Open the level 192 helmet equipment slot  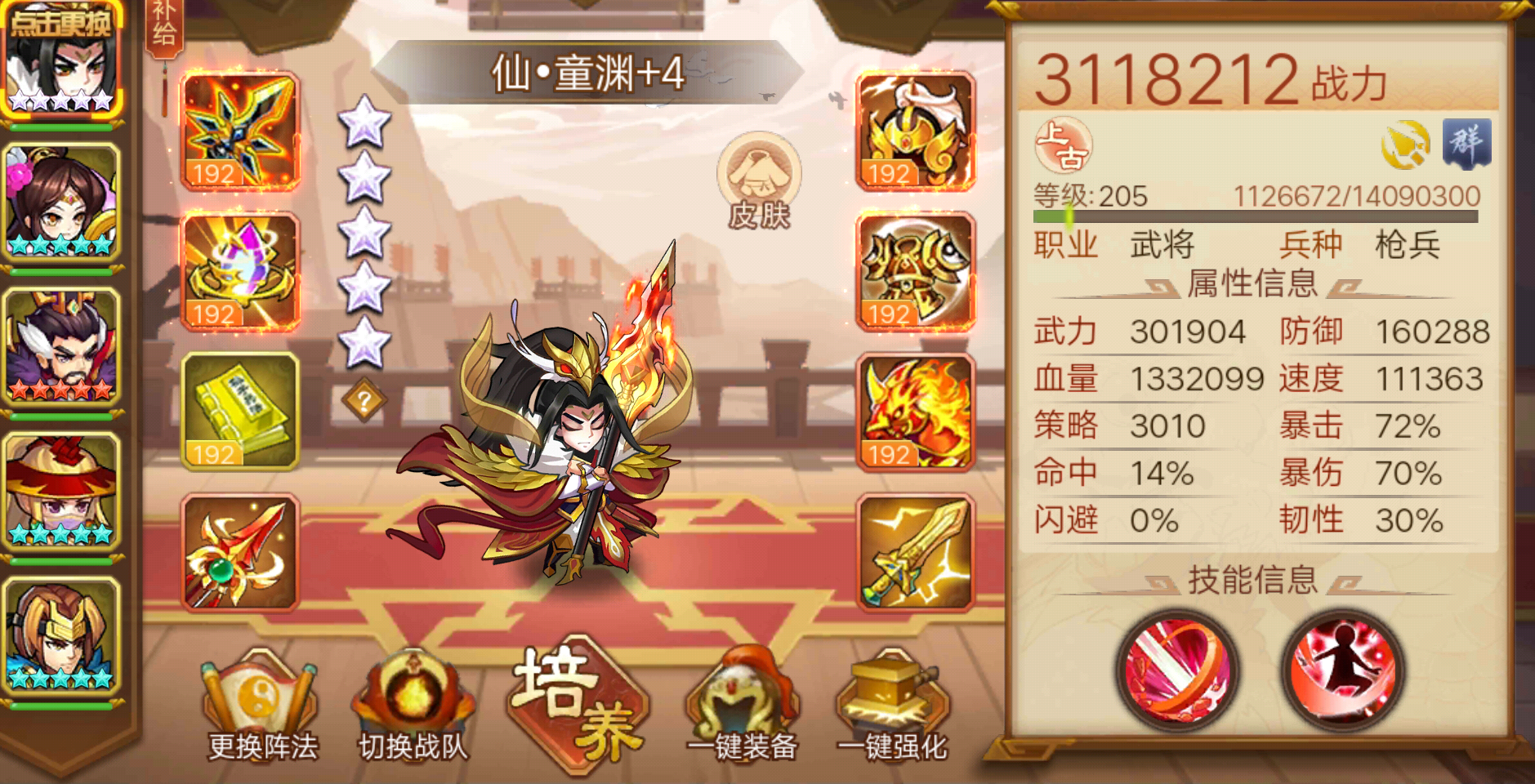[914, 131]
